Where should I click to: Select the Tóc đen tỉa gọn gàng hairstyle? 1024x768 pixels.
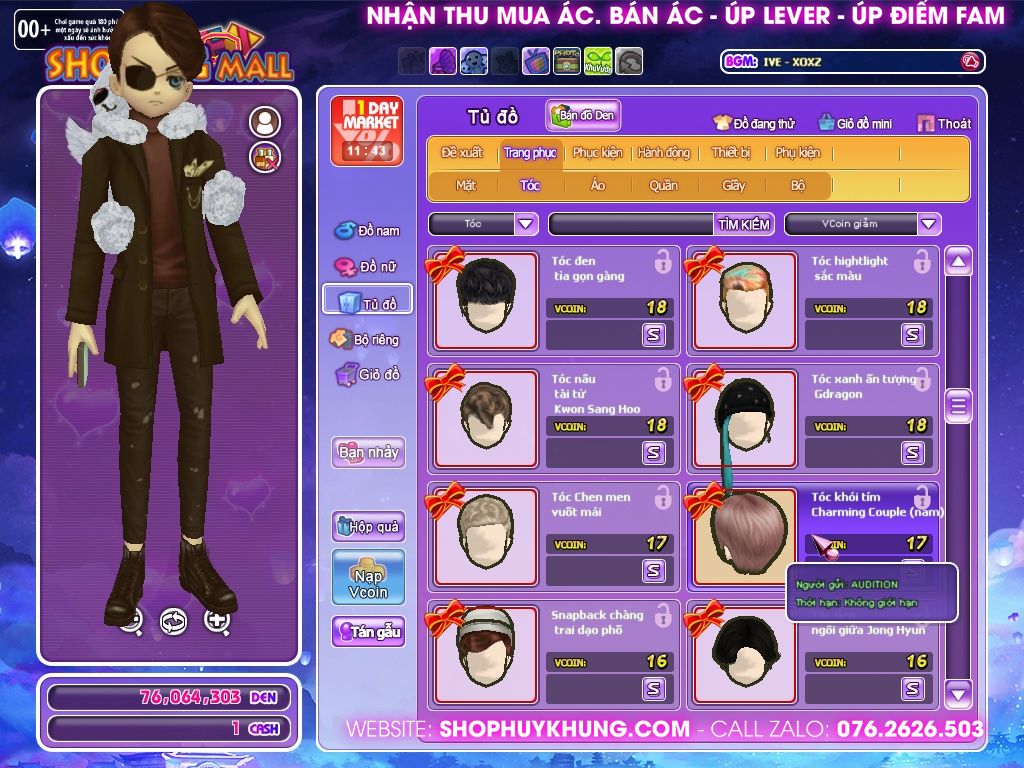coord(484,301)
